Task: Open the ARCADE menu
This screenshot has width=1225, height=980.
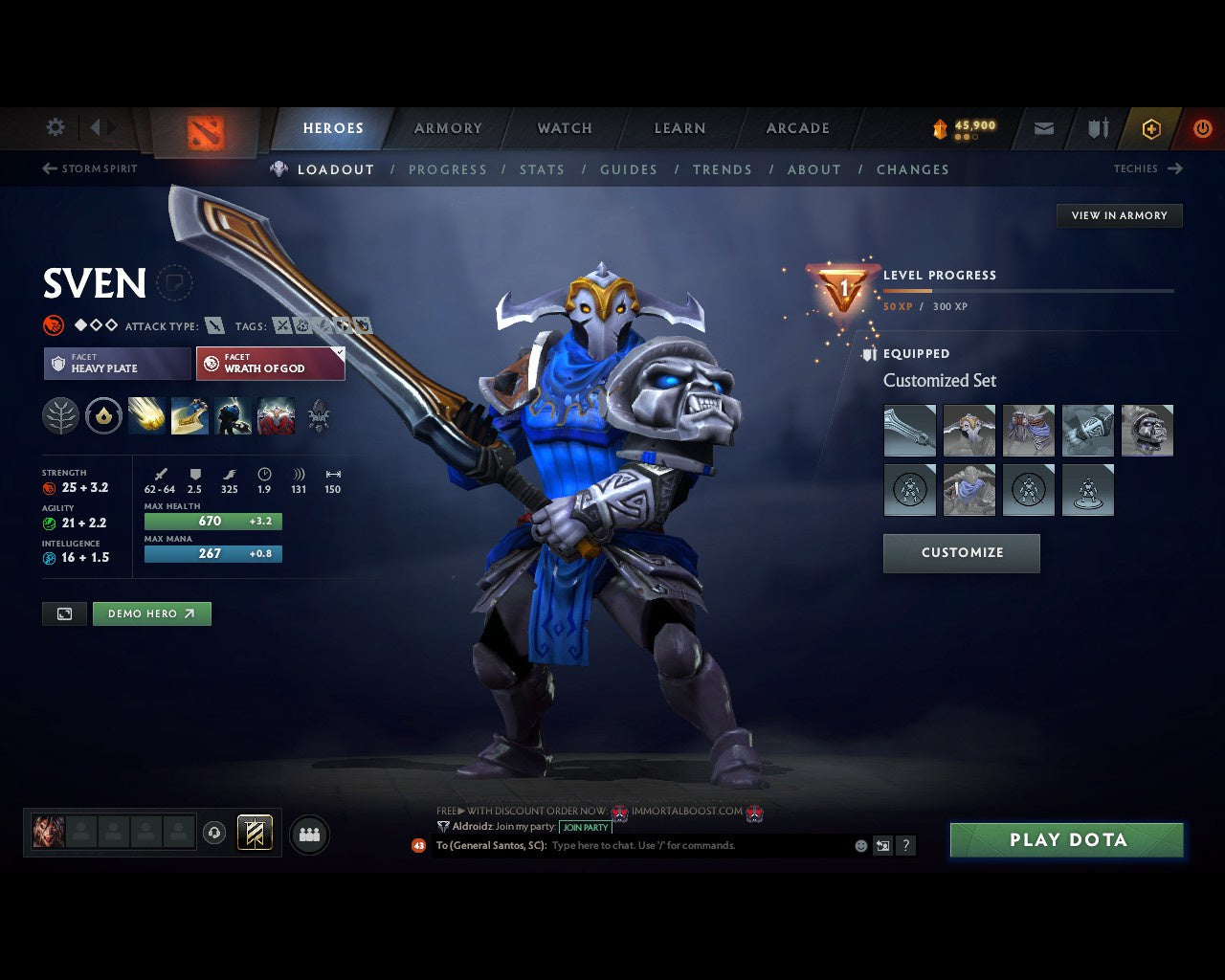Action: point(797,127)
